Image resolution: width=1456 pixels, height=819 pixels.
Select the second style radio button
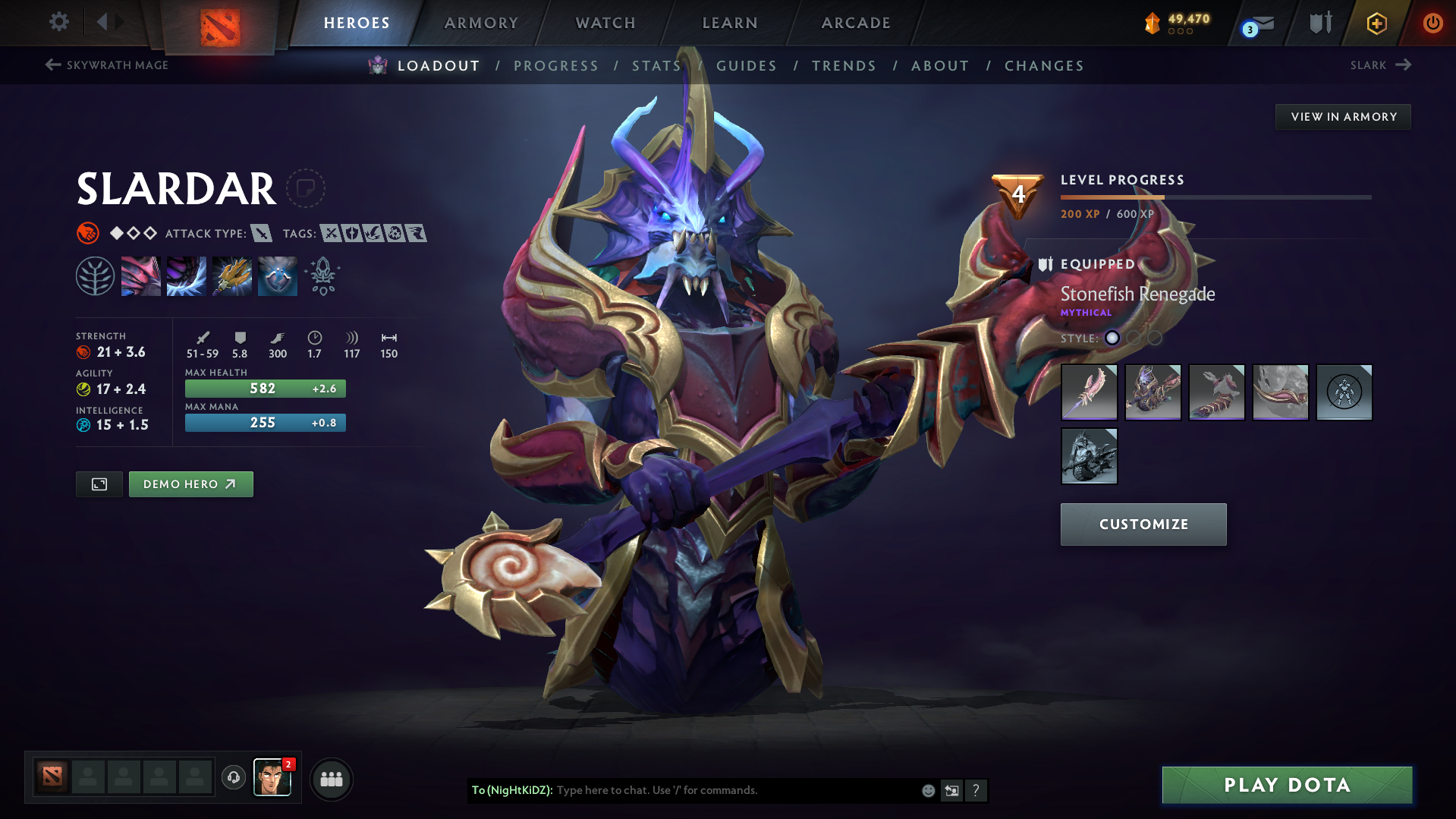(x=1133, y=339)
